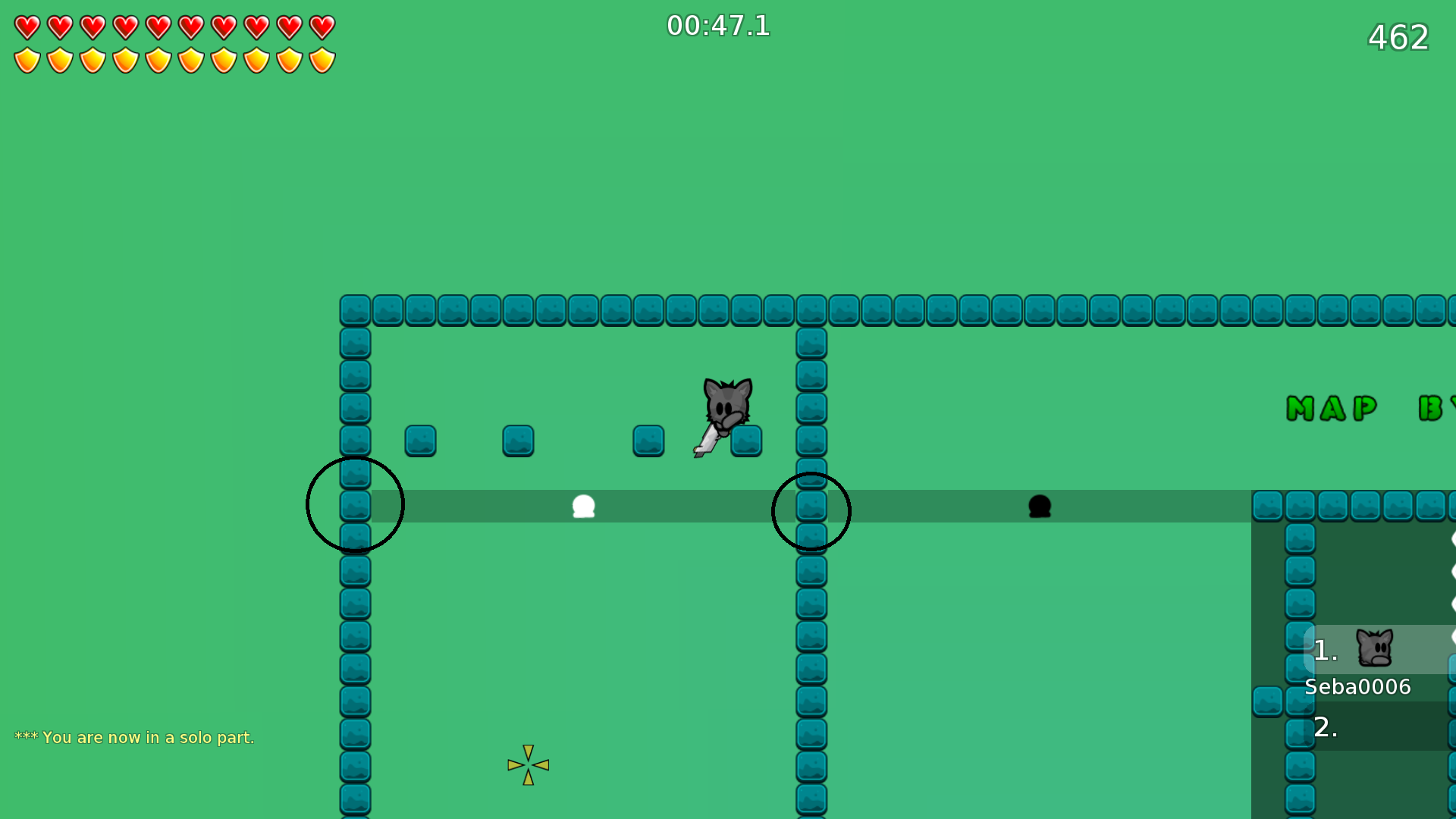Click the hammer weapon held by the wolf

coord(708,441)
